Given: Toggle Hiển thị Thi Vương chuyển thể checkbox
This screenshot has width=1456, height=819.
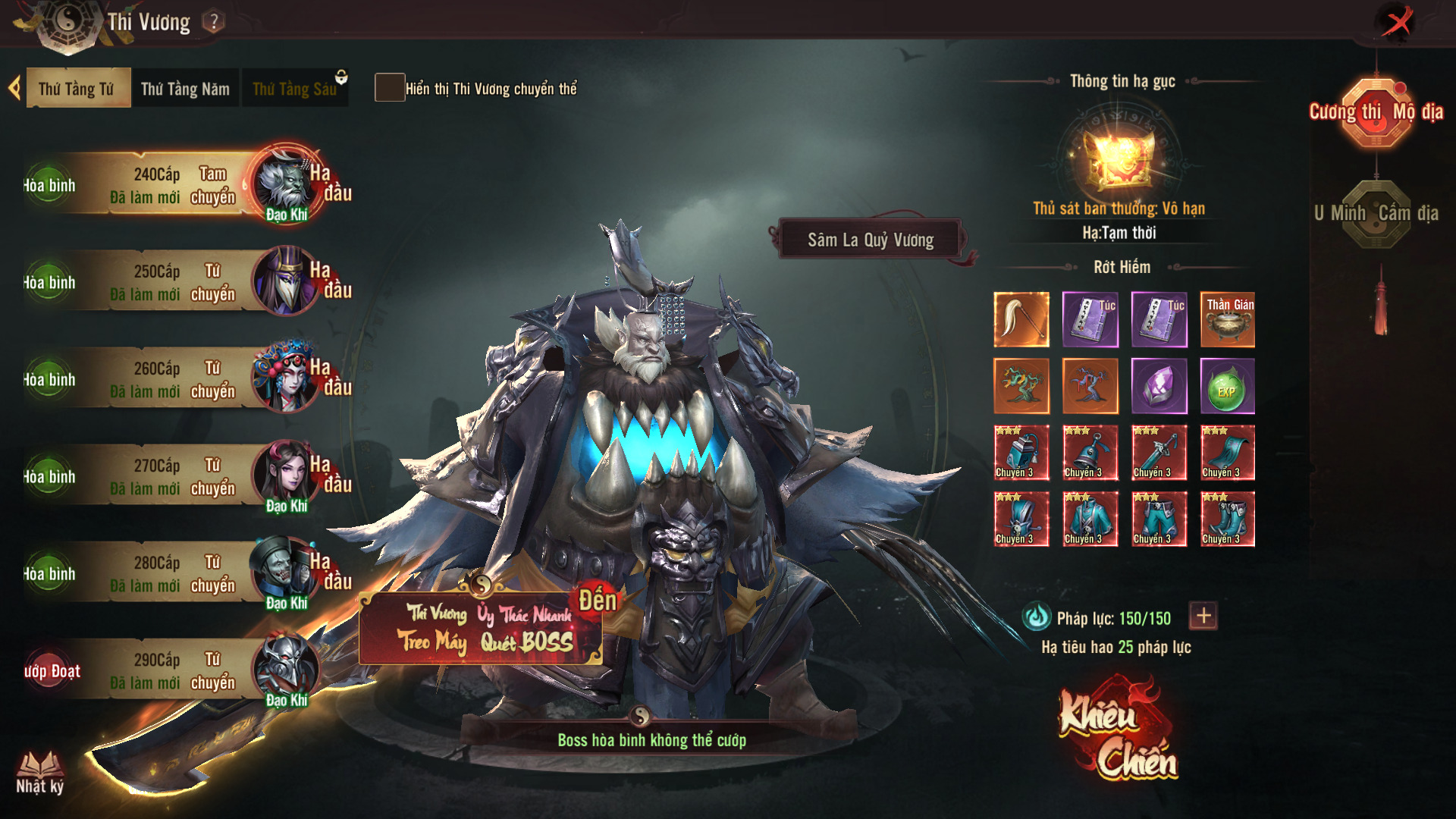Looking at the screenshot, I should 390,88.
